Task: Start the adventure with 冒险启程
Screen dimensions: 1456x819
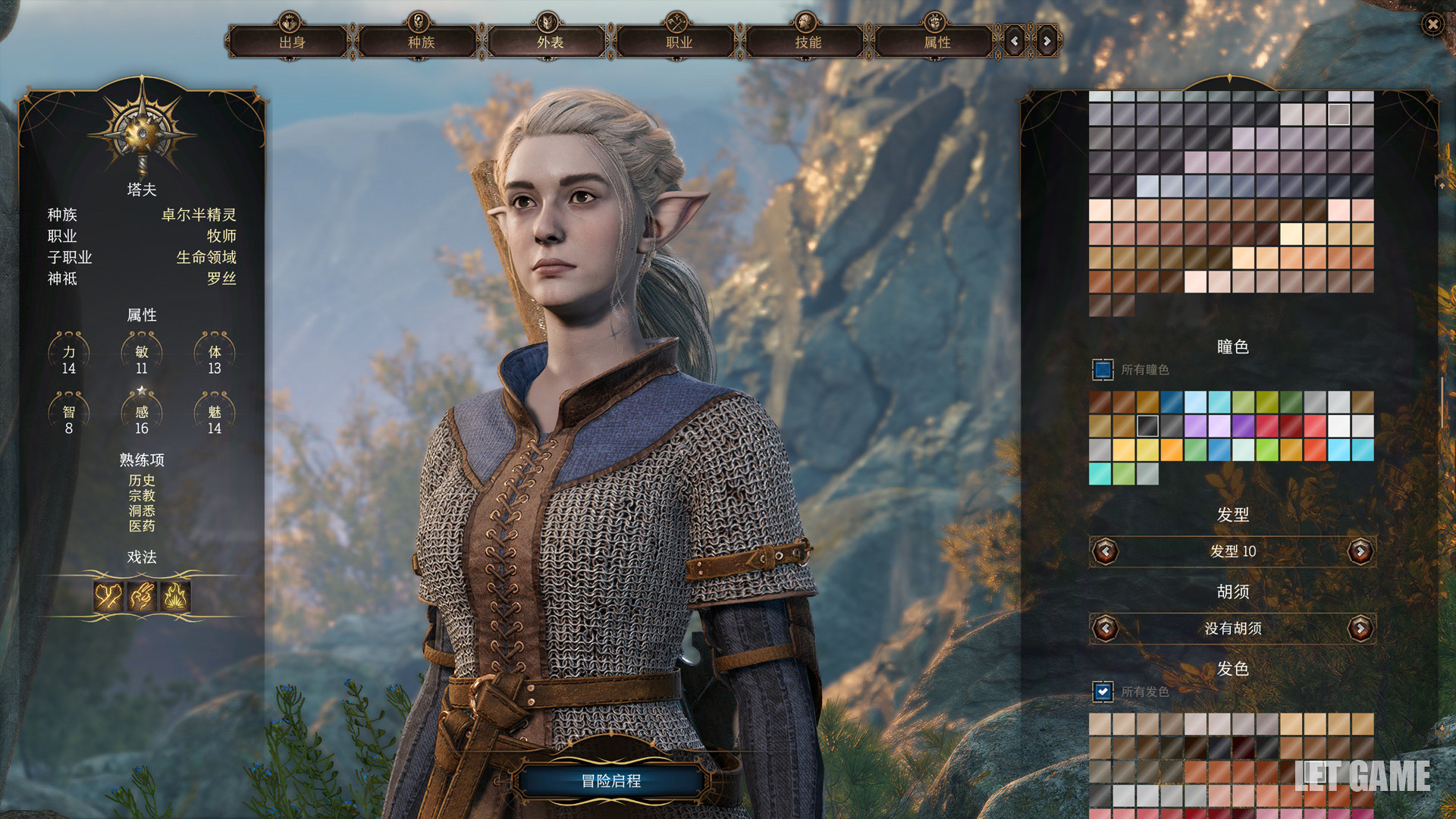Action: (611, 780)
